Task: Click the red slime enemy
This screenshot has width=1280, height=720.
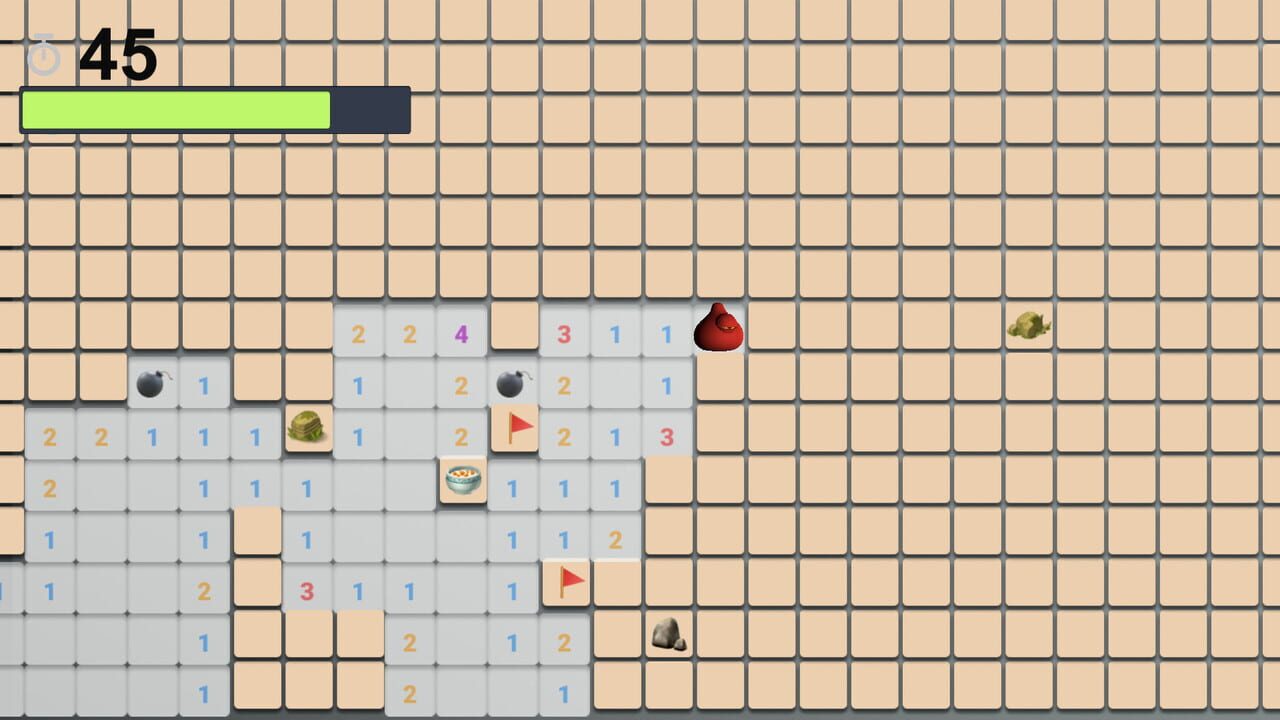Action: (x=719, y=325)
